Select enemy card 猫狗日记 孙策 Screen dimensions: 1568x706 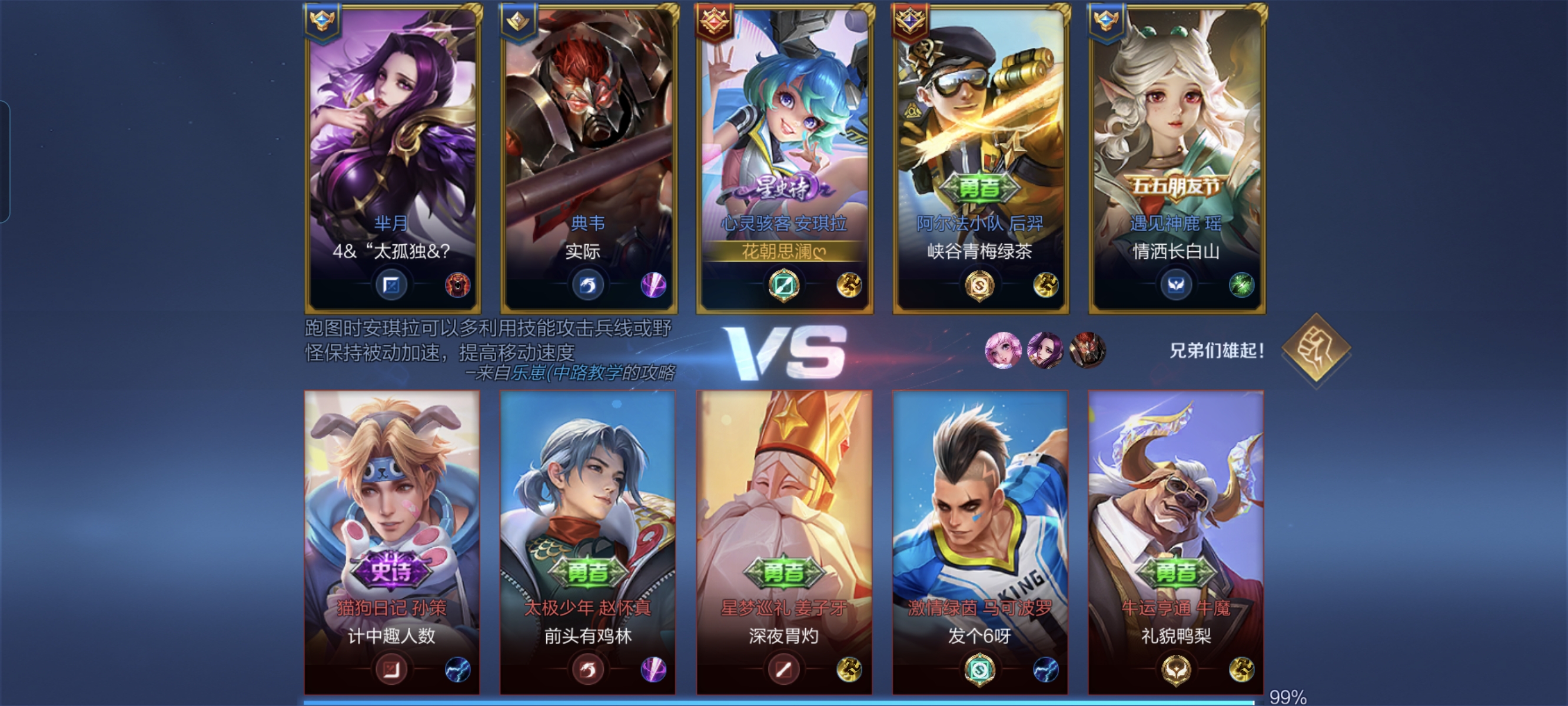click(x=392, y=542)
